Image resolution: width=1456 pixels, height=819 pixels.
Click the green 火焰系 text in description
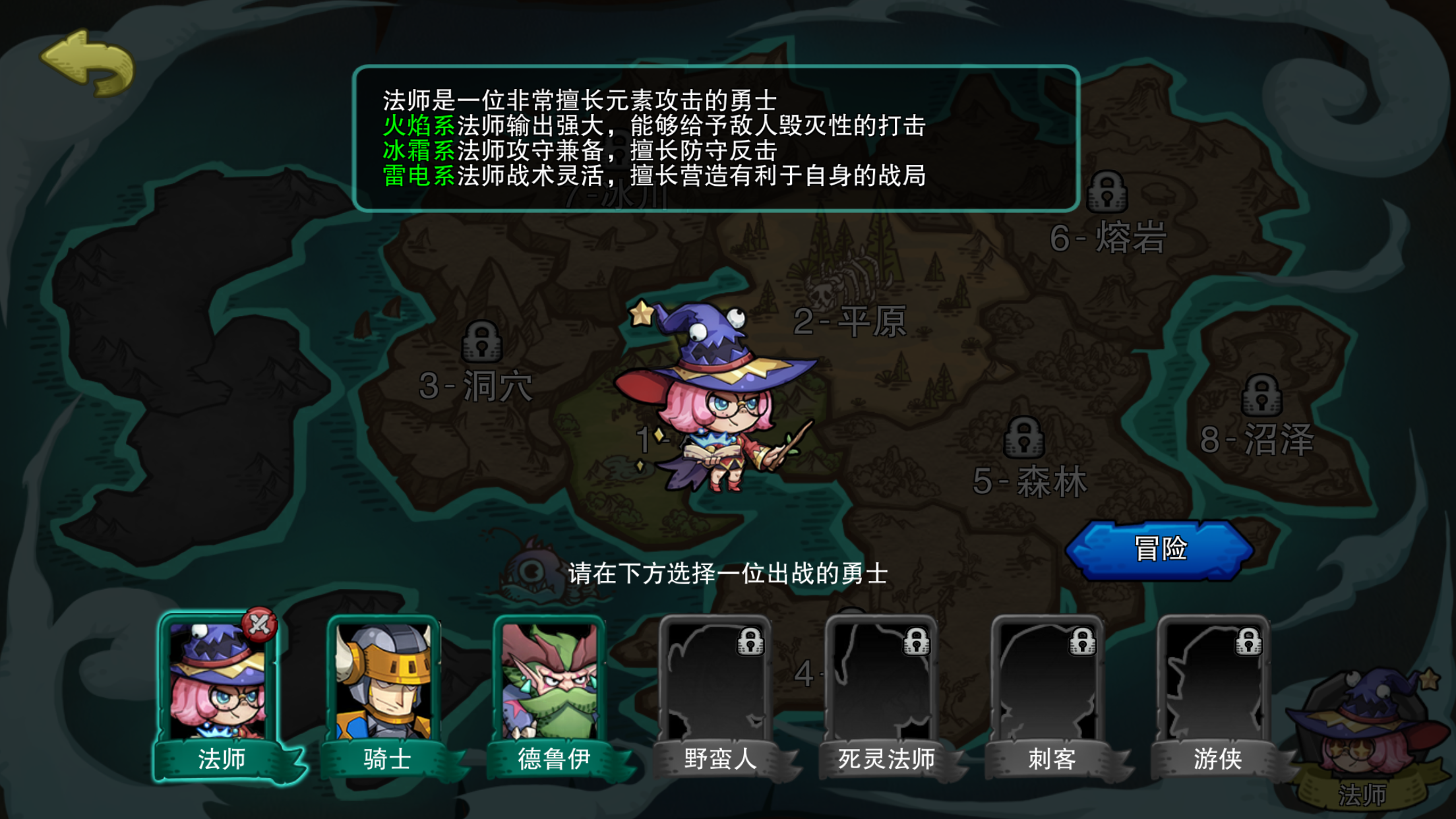(420, 124)
